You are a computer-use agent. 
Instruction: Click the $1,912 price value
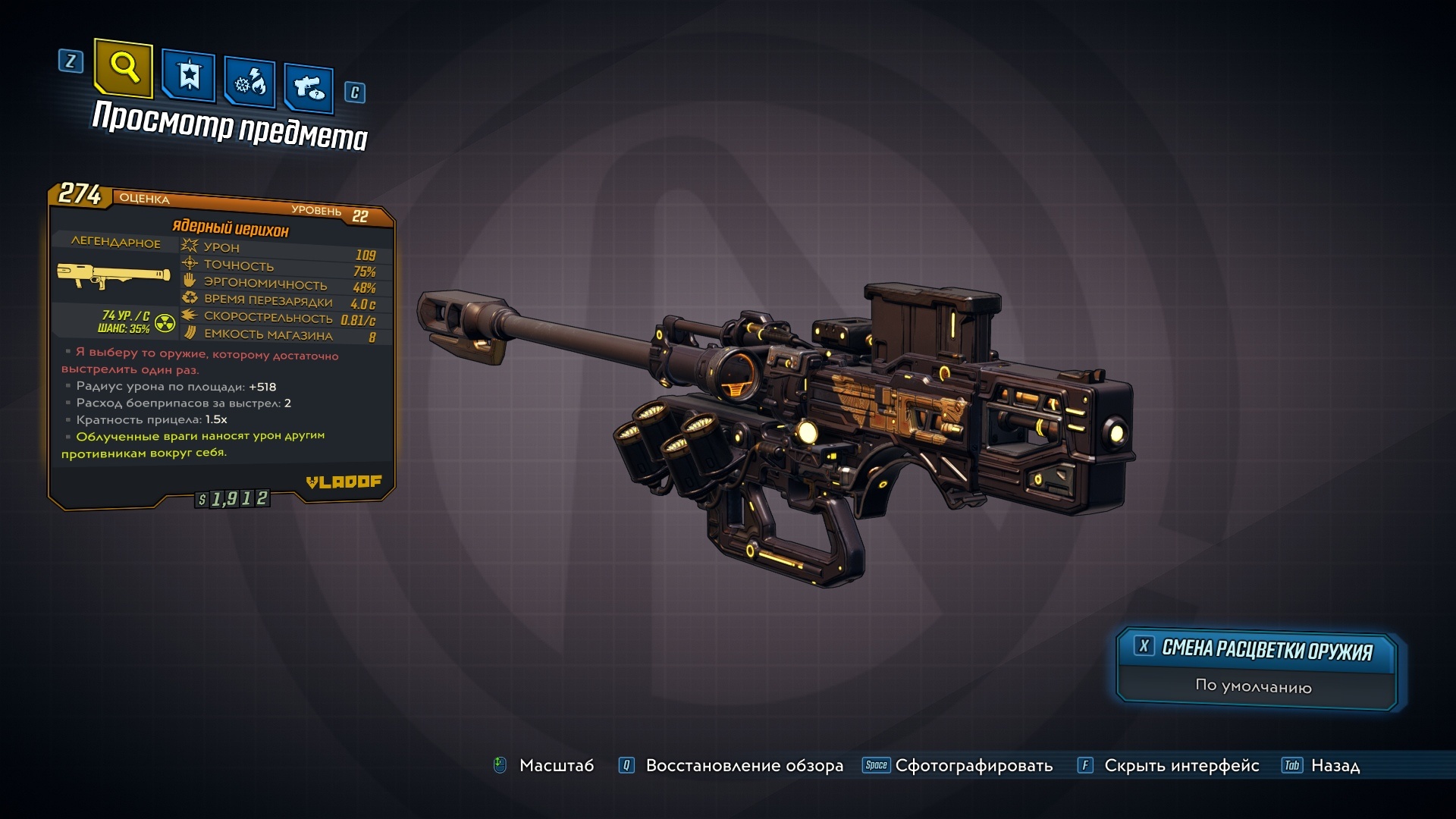[x=234, y=498]
